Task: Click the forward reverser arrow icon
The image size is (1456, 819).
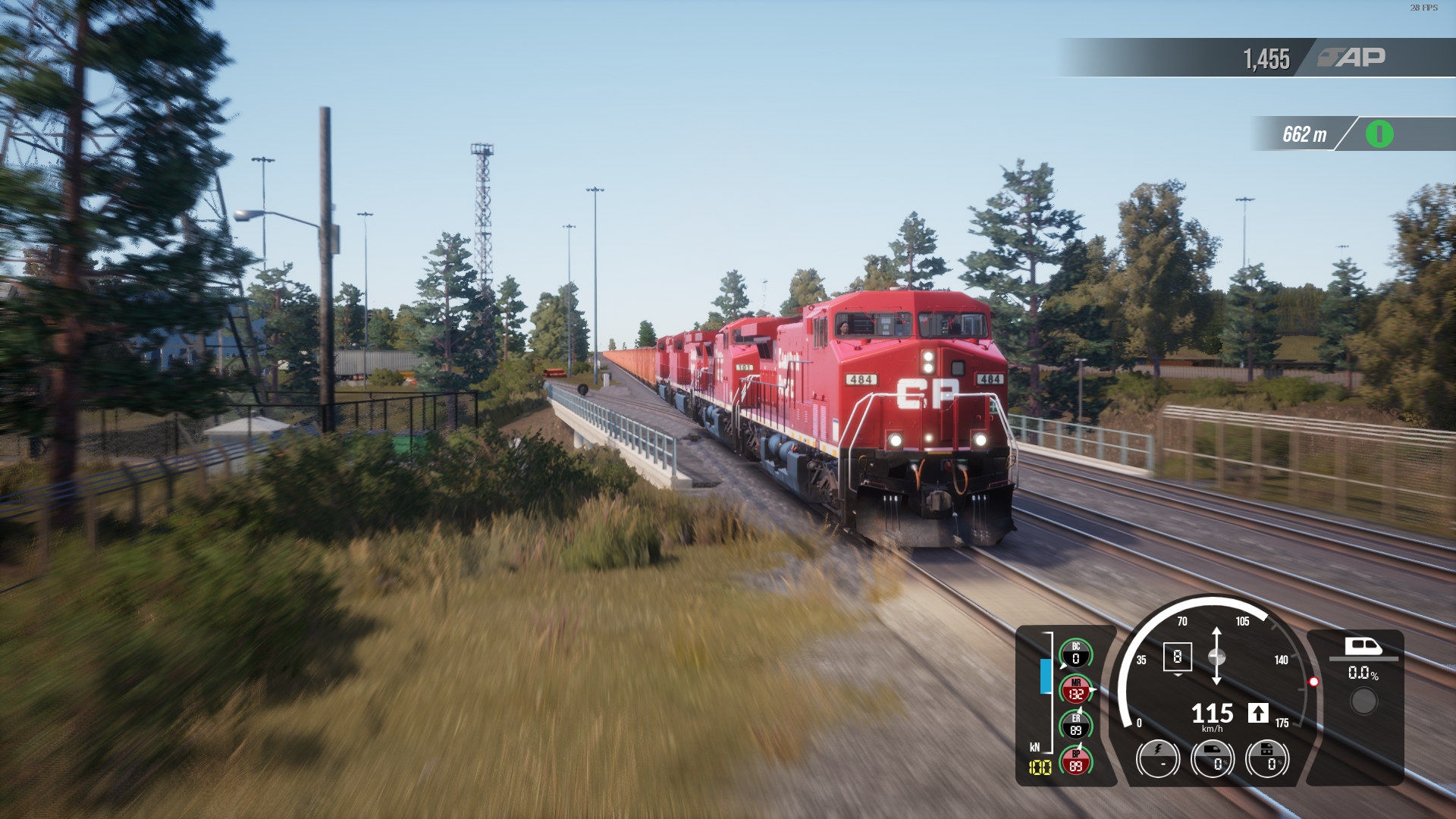Action: pyautogui.click(x=1258, y=713)
